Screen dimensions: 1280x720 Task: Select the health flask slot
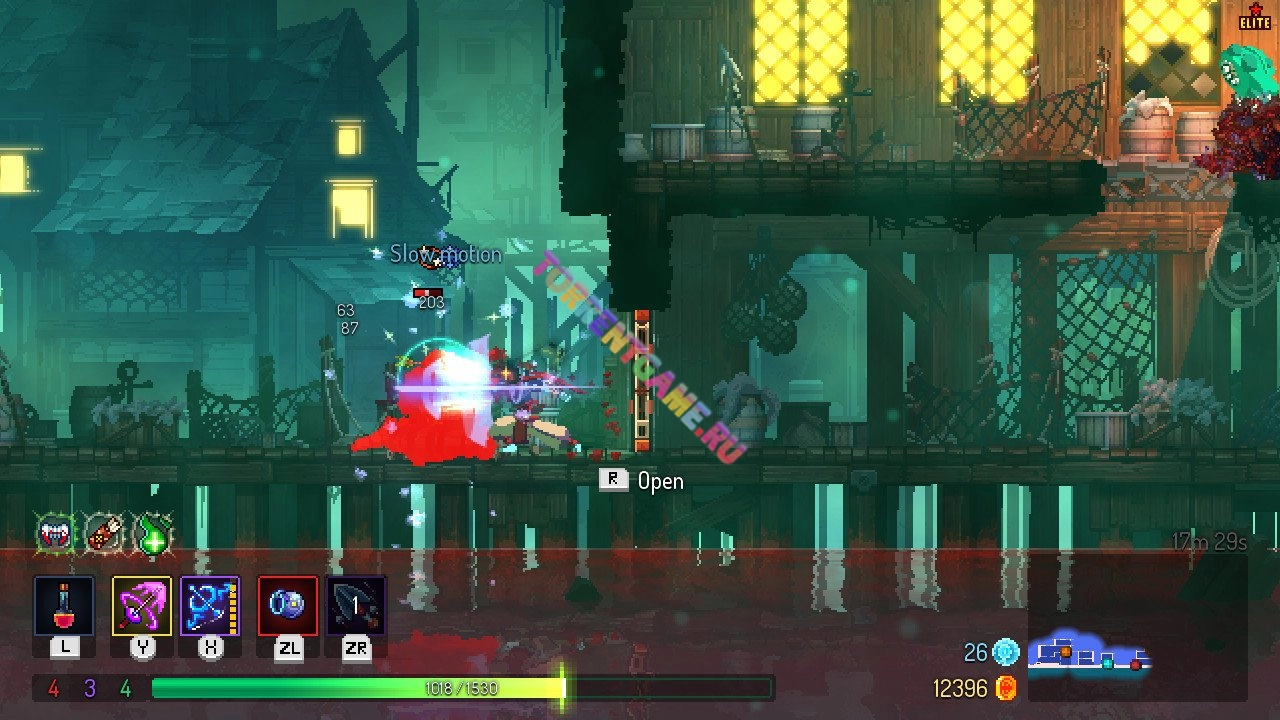tap(64, 606)
